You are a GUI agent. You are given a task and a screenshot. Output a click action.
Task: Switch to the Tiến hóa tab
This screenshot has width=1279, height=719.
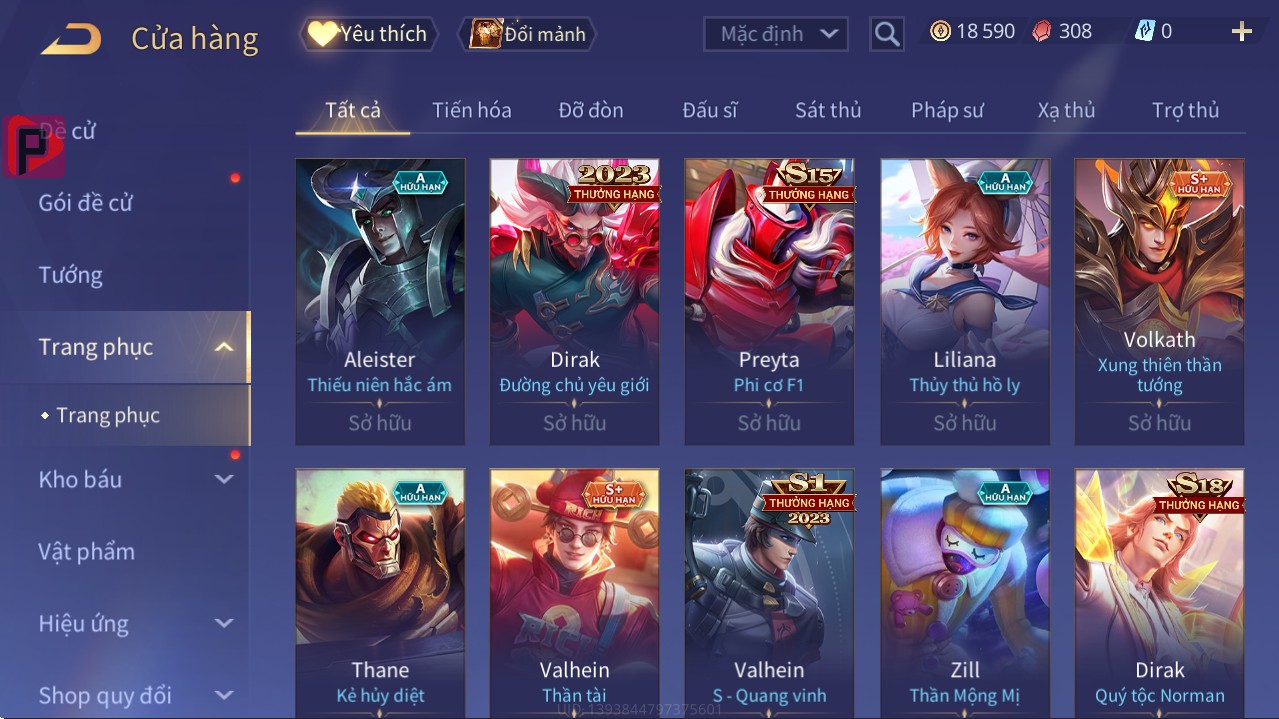(471, 110)
